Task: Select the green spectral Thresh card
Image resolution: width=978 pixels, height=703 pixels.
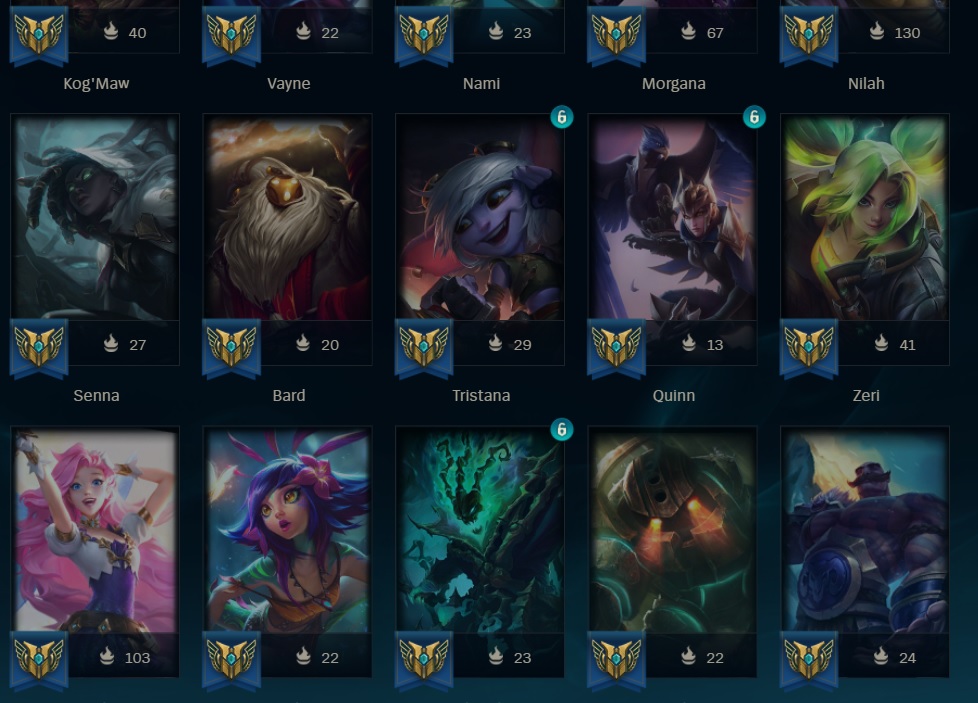Action: click(x=480, y=532)
